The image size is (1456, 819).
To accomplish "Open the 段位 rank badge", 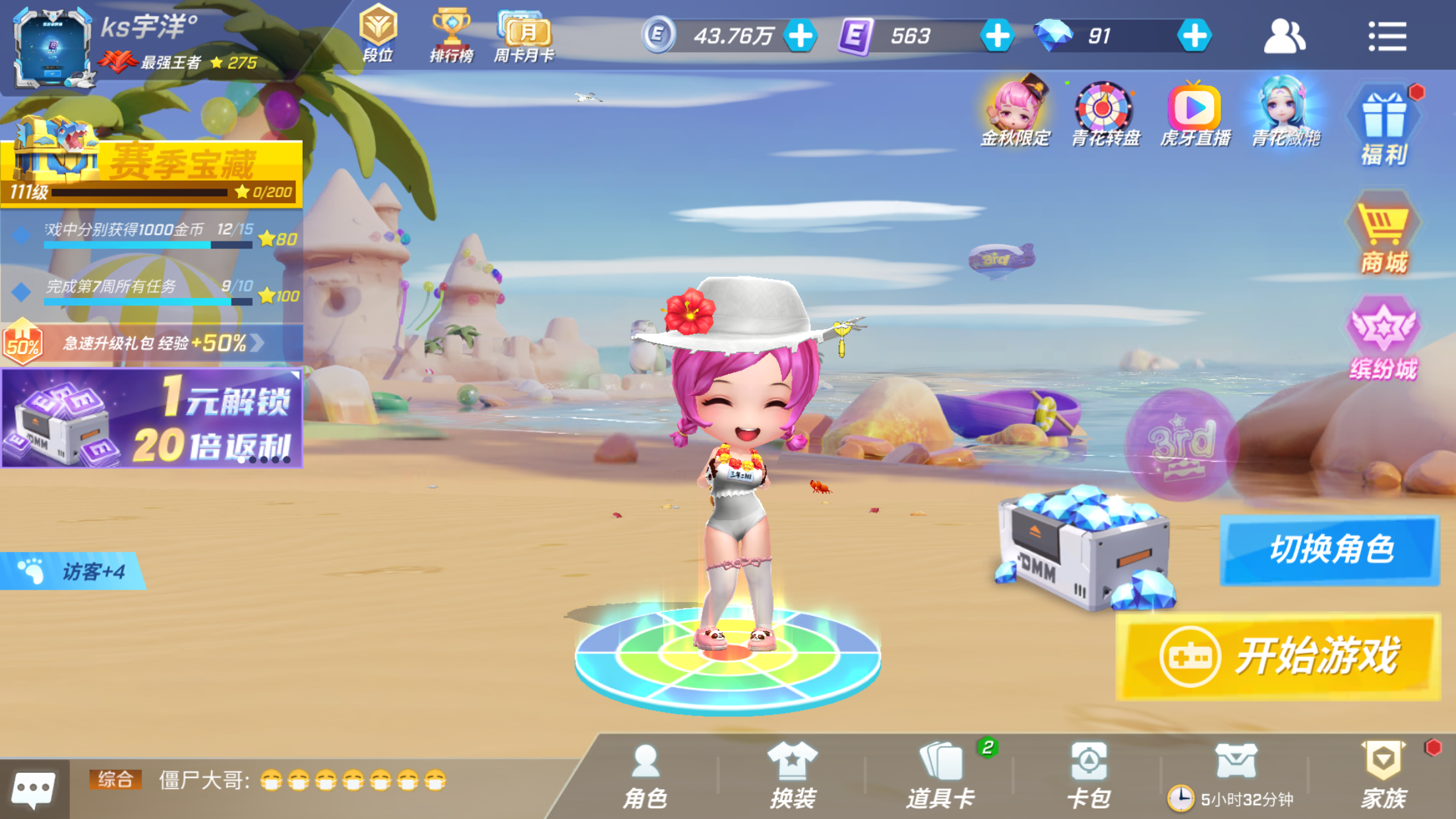I will pos(378,34).
